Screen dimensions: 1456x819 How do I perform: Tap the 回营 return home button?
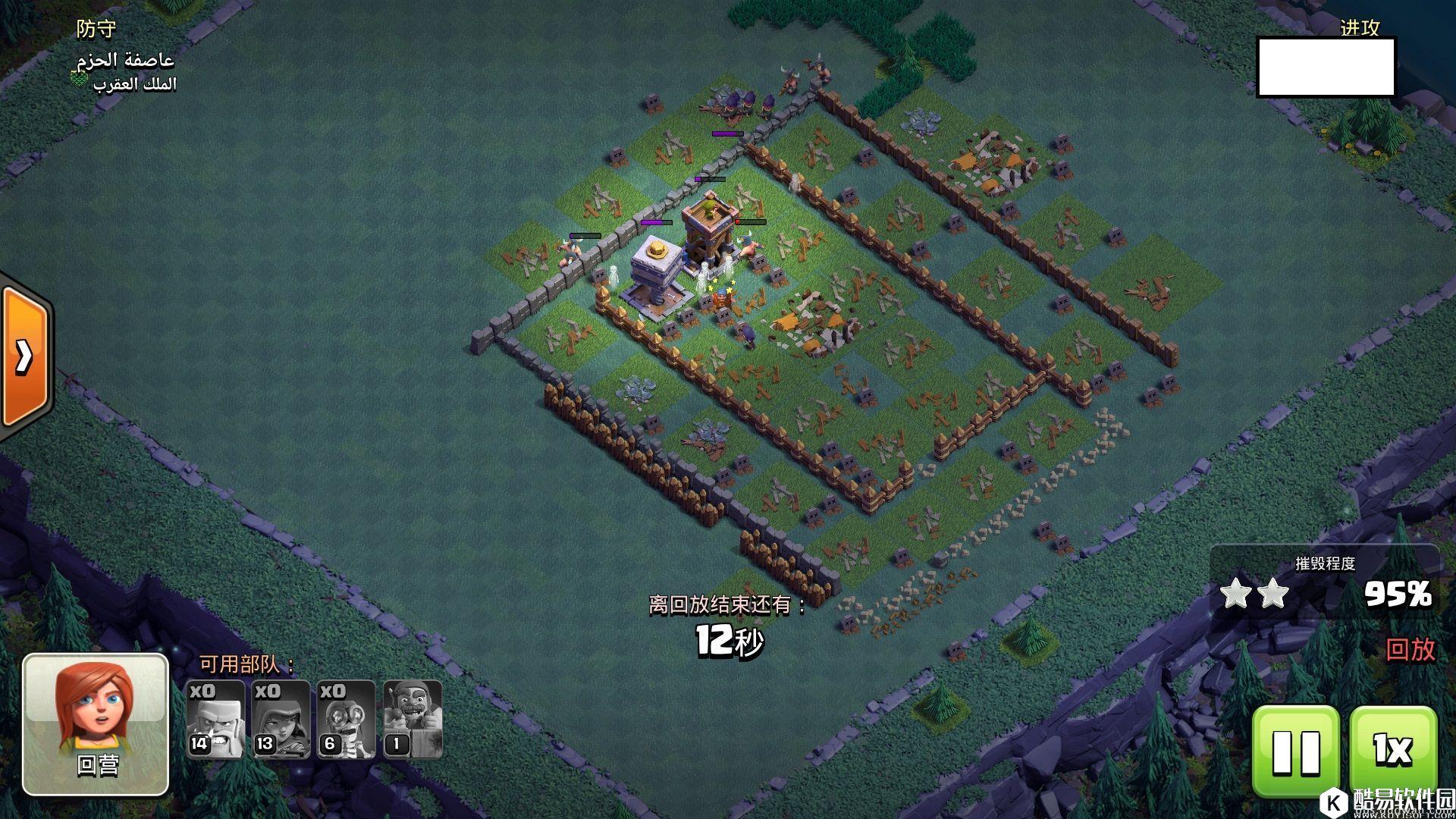(96, 724)
